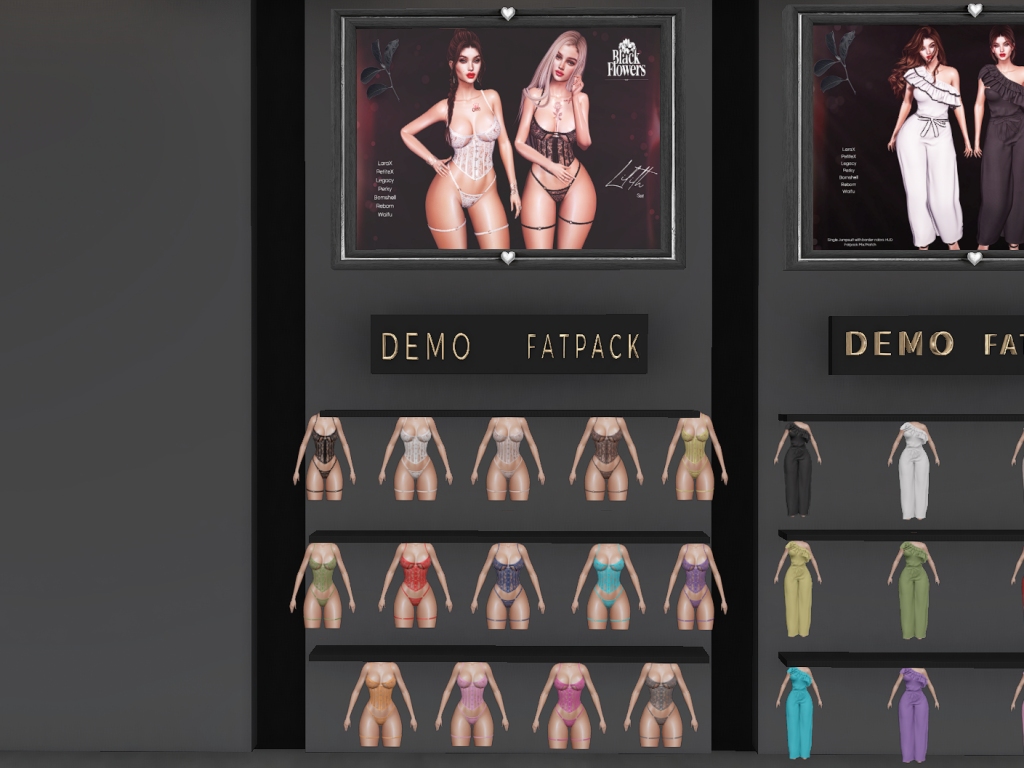
Task: Select the white jumpsuit variant
Action: click(913, 470)
